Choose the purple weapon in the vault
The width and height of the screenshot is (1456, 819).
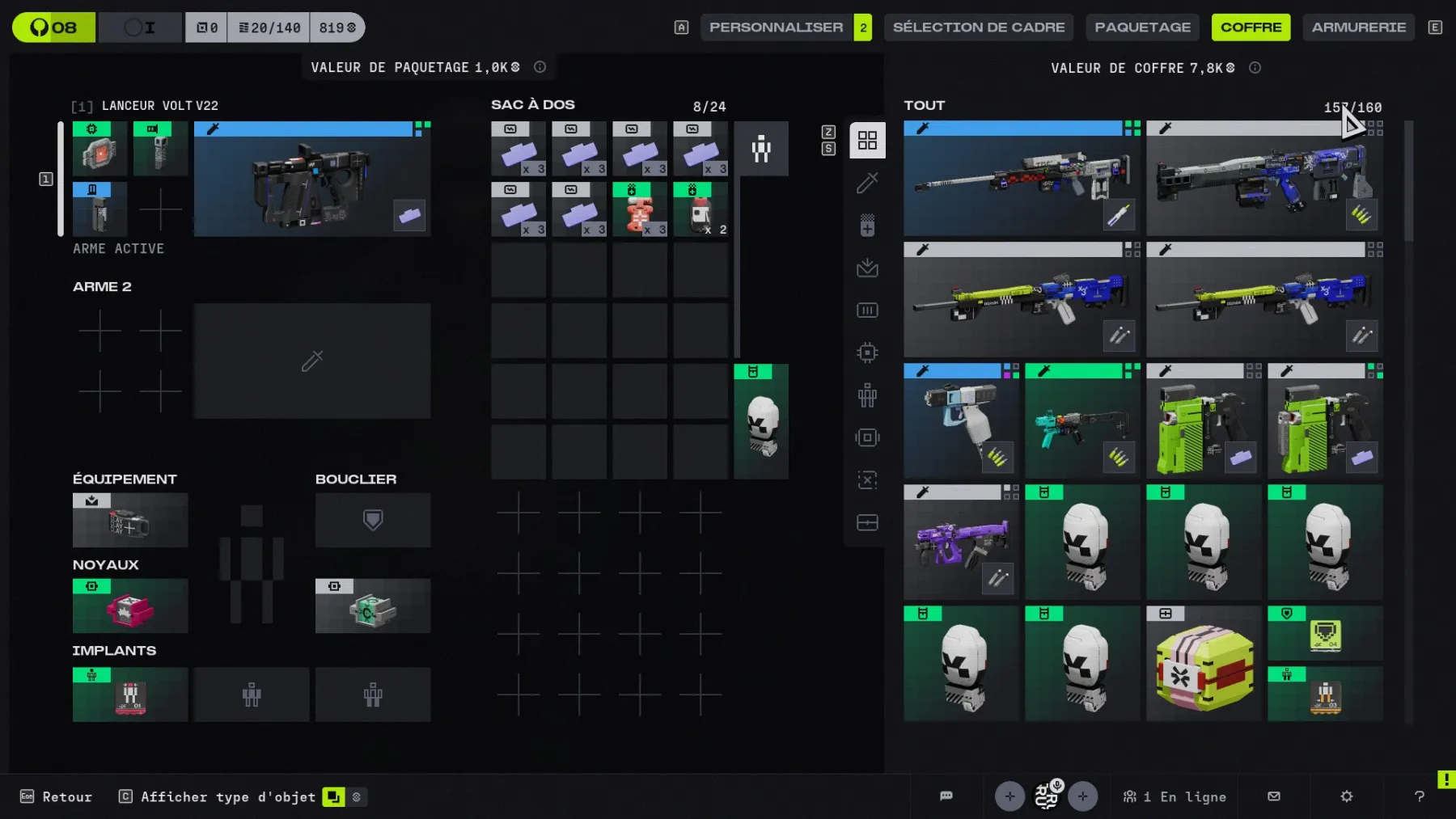coord(961,542)
